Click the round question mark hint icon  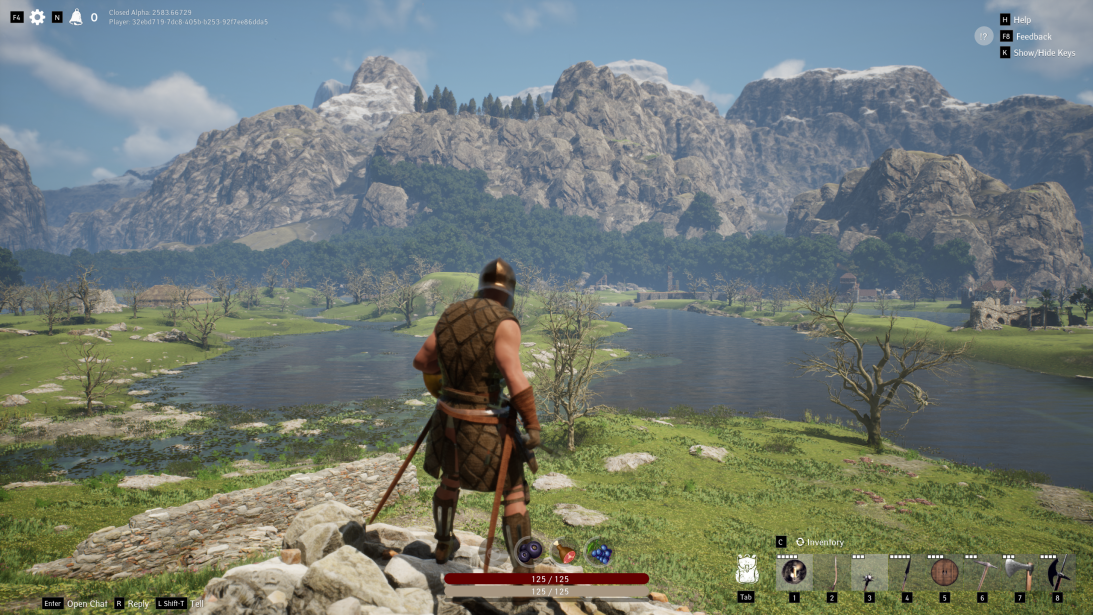984,36
